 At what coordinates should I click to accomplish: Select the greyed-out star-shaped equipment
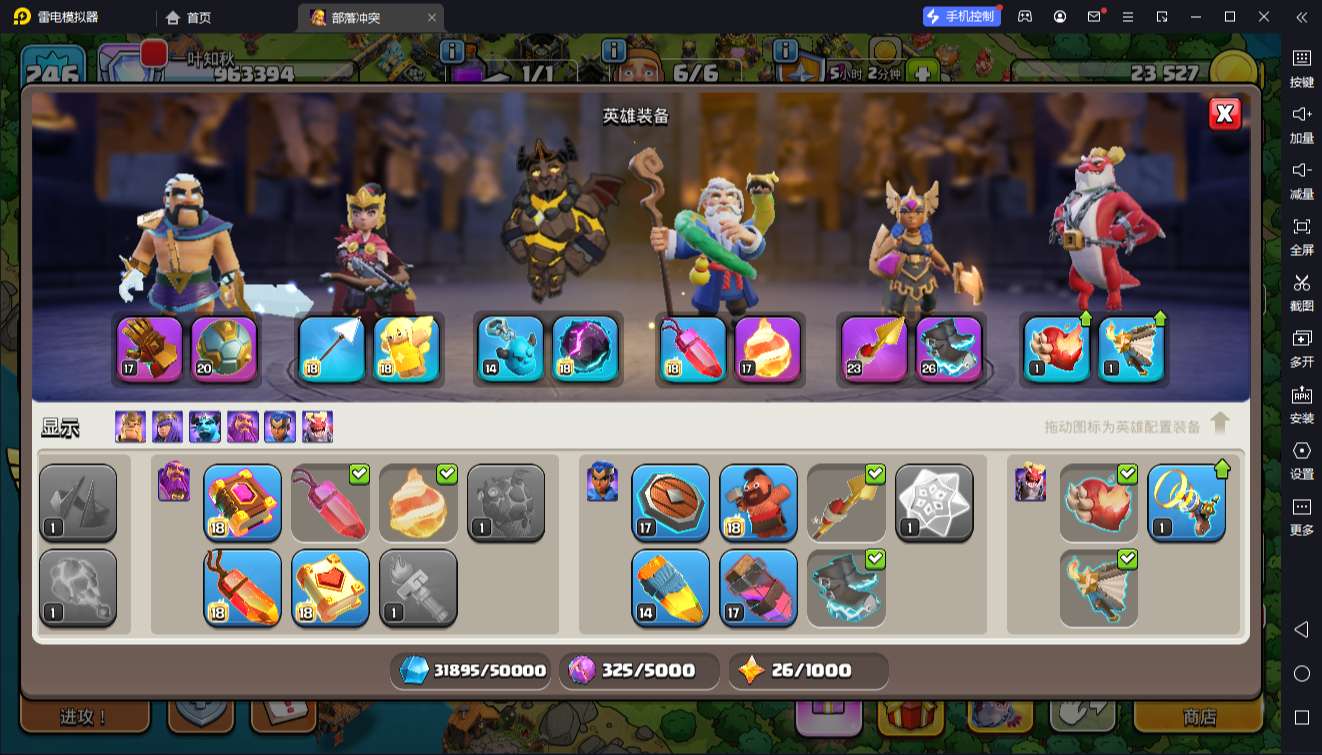pos(934,502)
